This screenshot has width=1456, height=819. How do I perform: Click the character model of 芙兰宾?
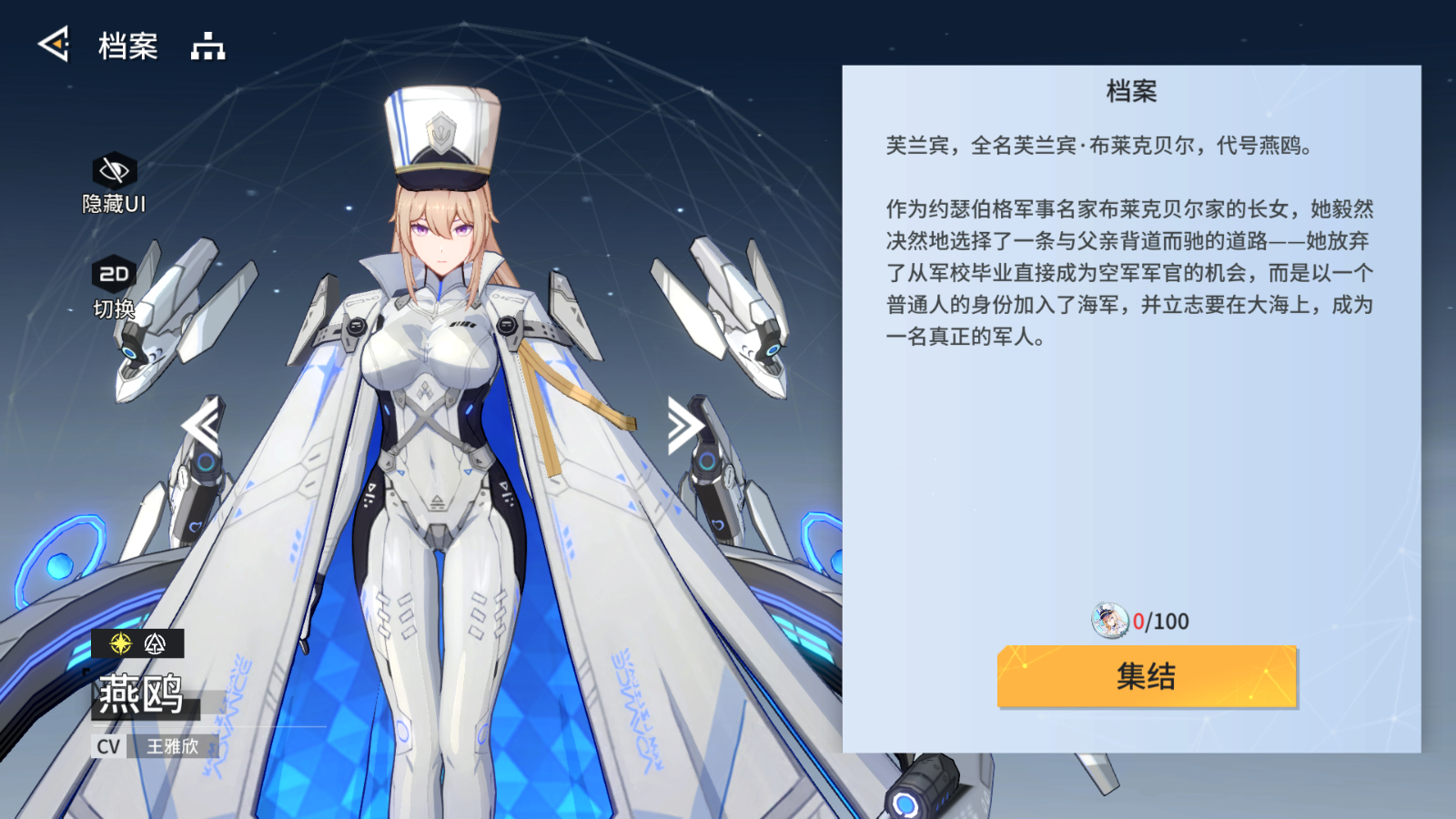pos(437,409)
